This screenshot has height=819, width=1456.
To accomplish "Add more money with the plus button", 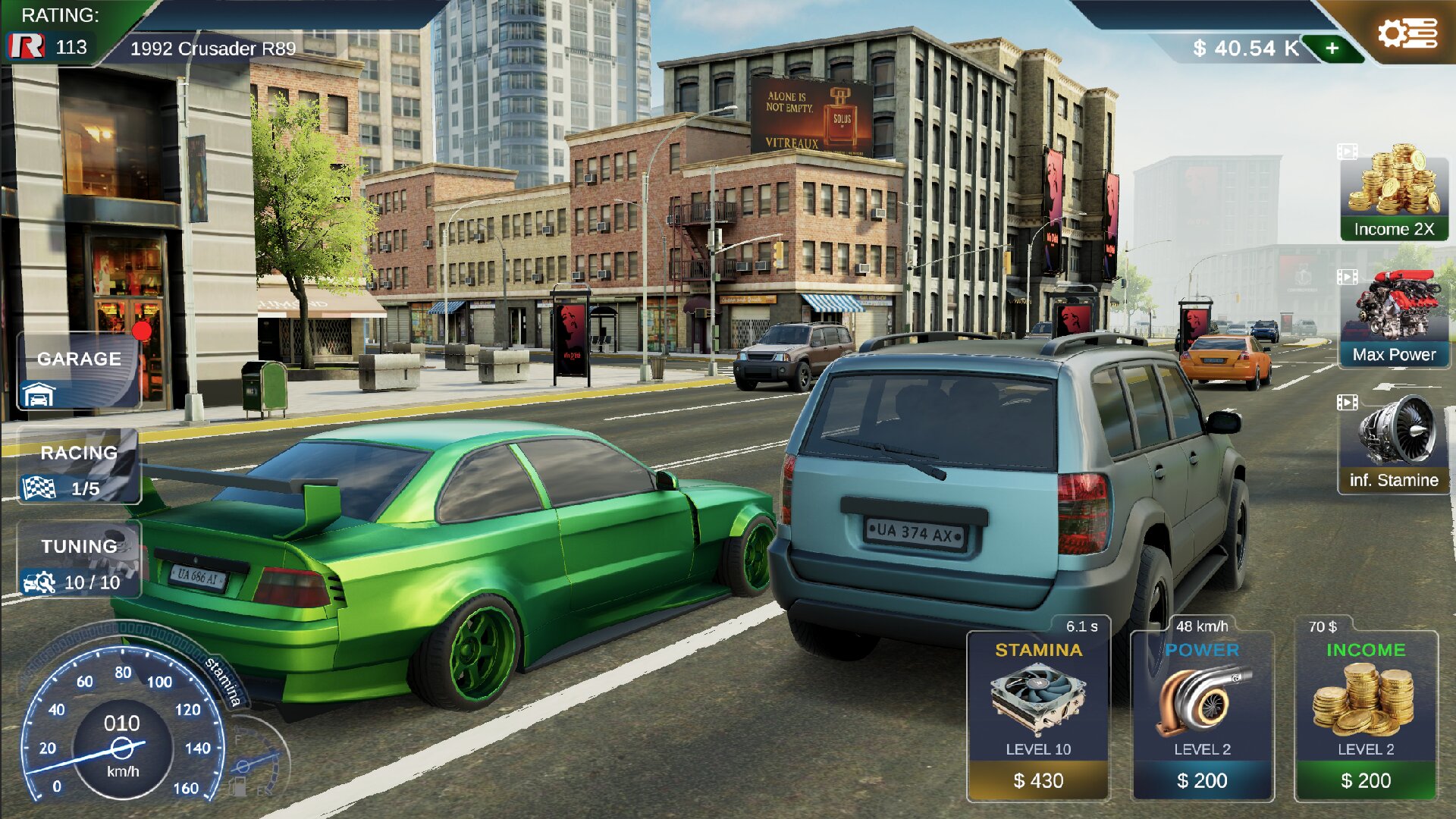I will pyautogui.click(x=1332, y=49).
